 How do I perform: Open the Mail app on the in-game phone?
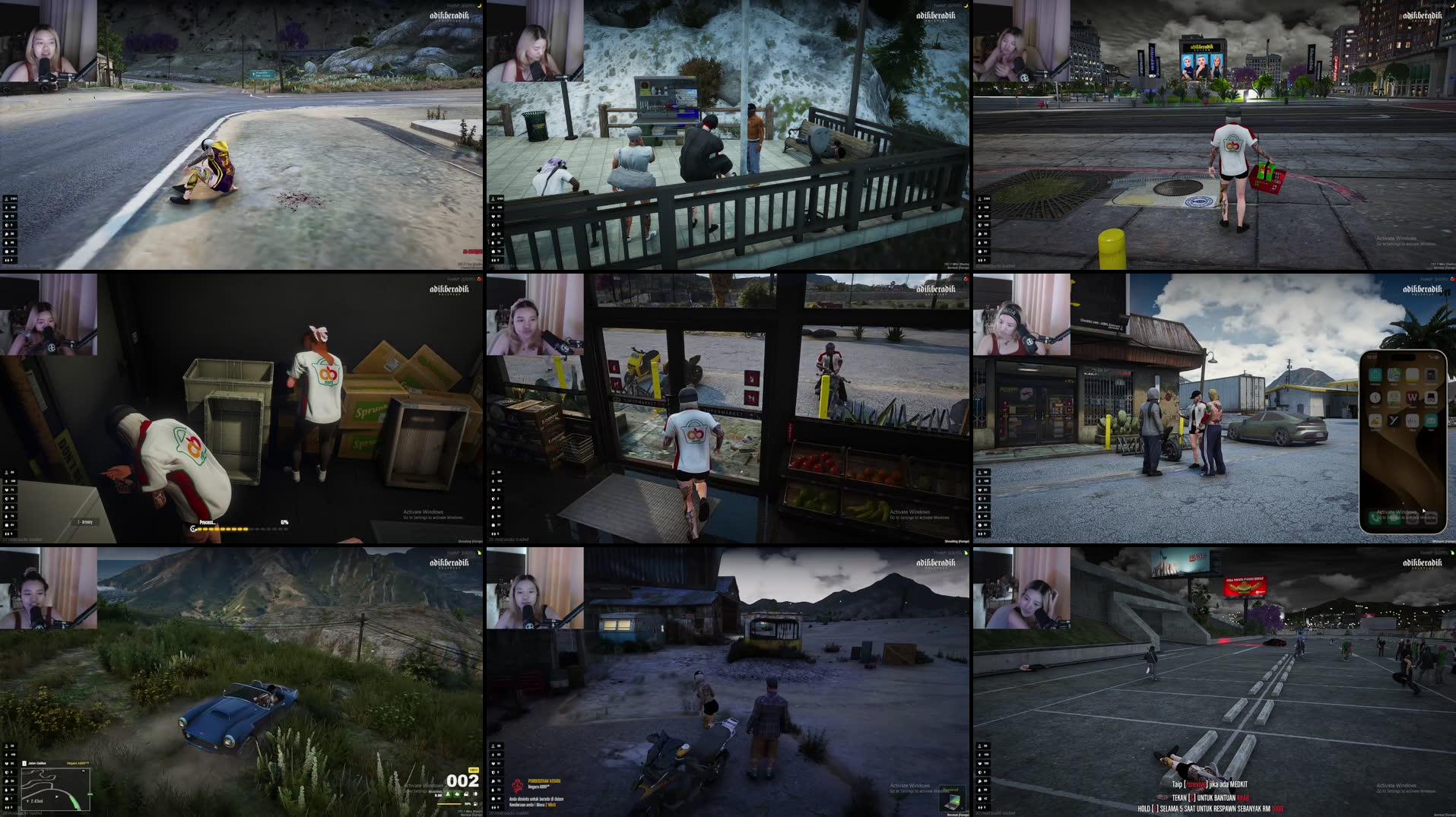[x=1430, y=420]
